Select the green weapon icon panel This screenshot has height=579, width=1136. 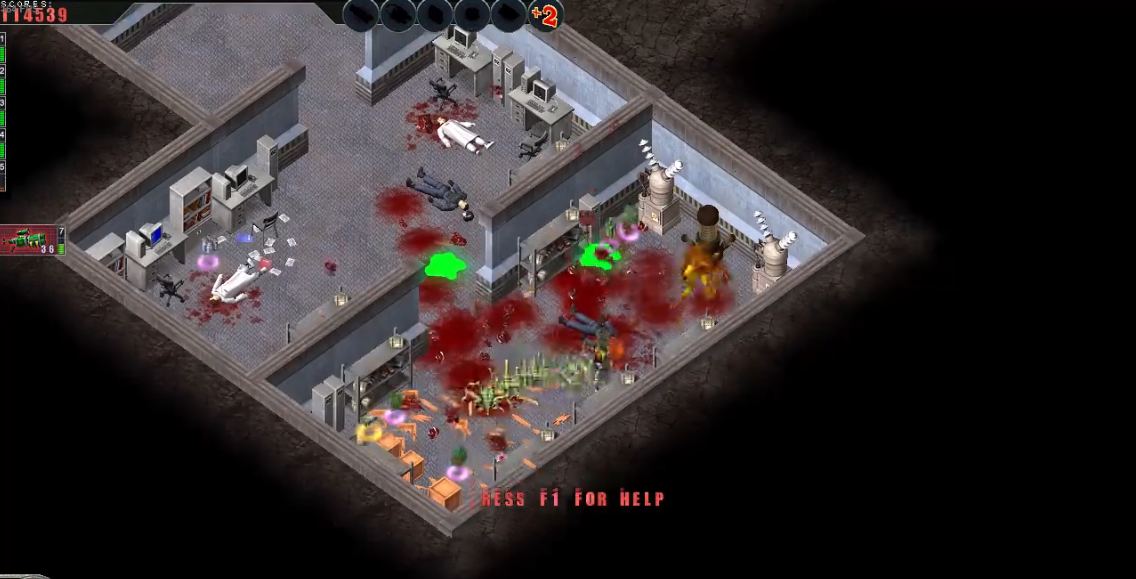(x=30, y=240)
